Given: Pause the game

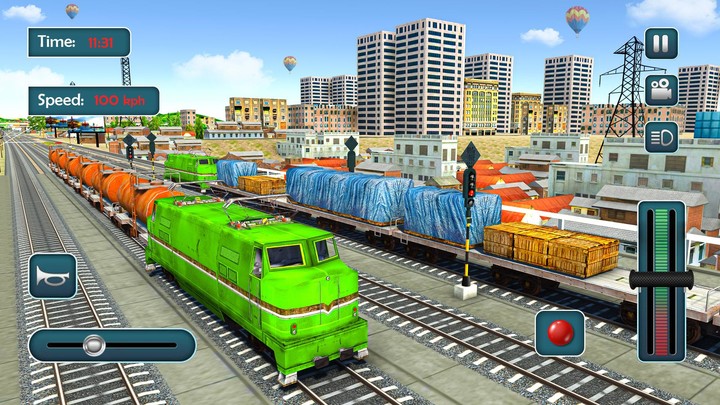Looking at the screenshot, I should click(x=660, y=44).
